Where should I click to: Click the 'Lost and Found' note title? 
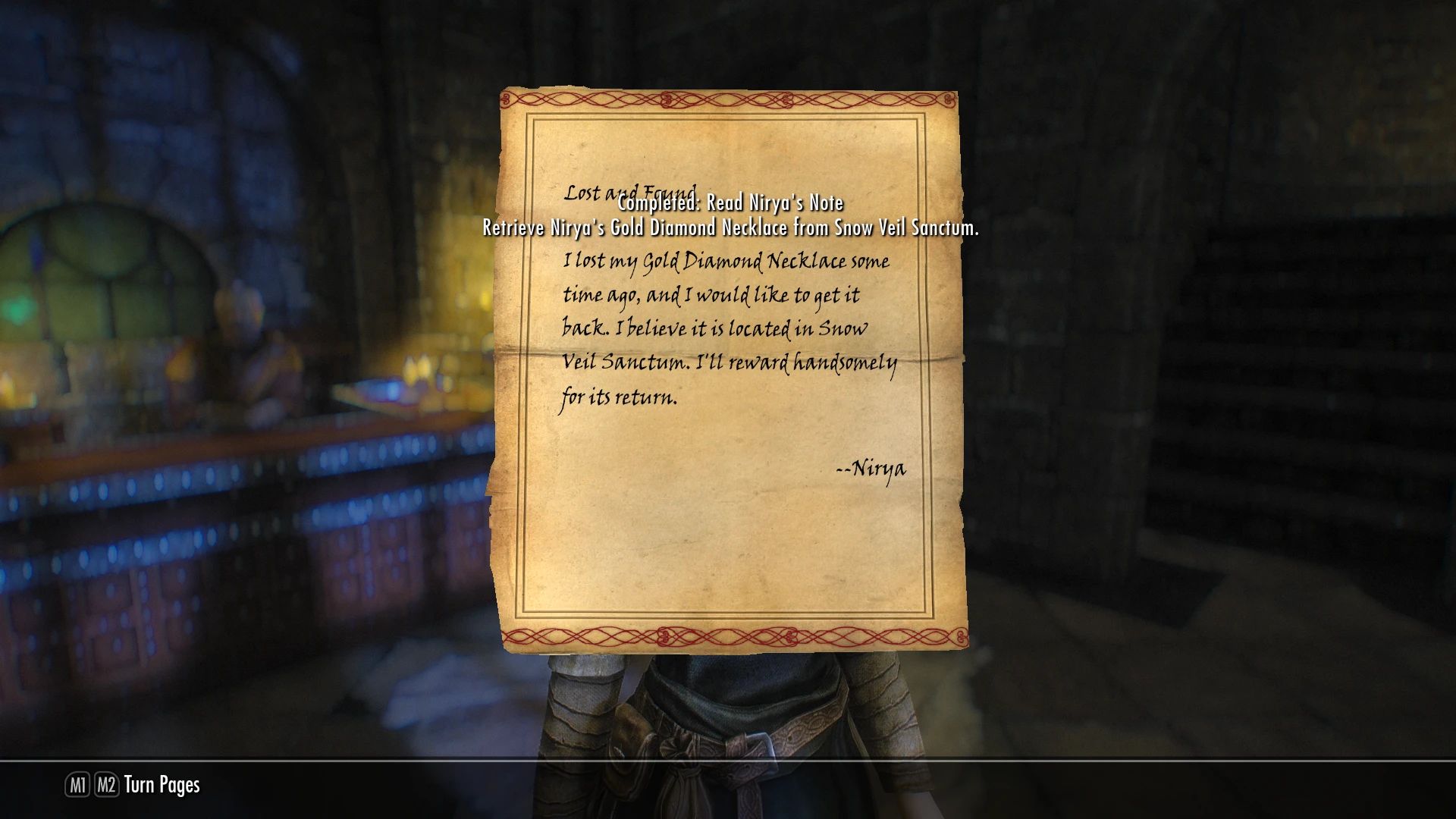coord(630,193)
